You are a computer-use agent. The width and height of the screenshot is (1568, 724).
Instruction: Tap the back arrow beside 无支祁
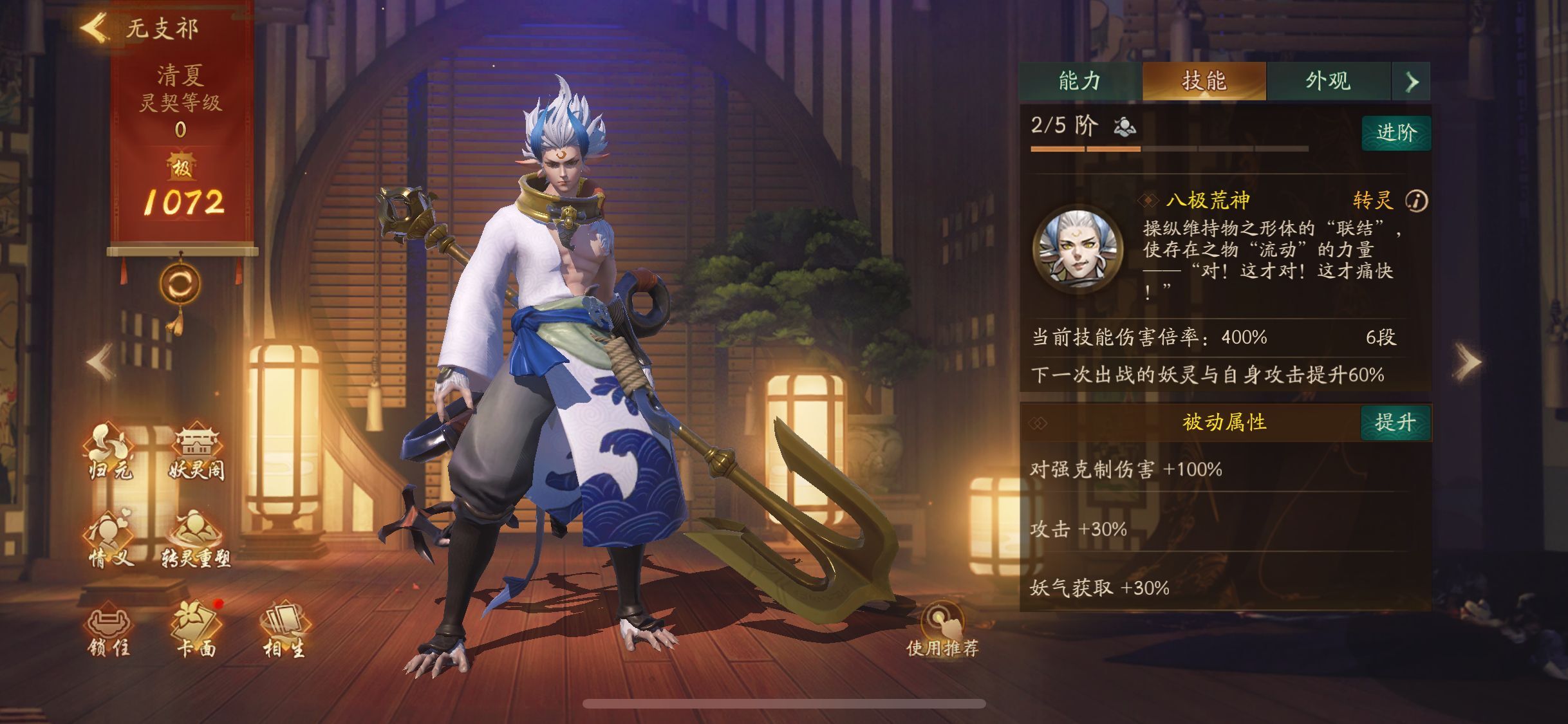[93, 27]
